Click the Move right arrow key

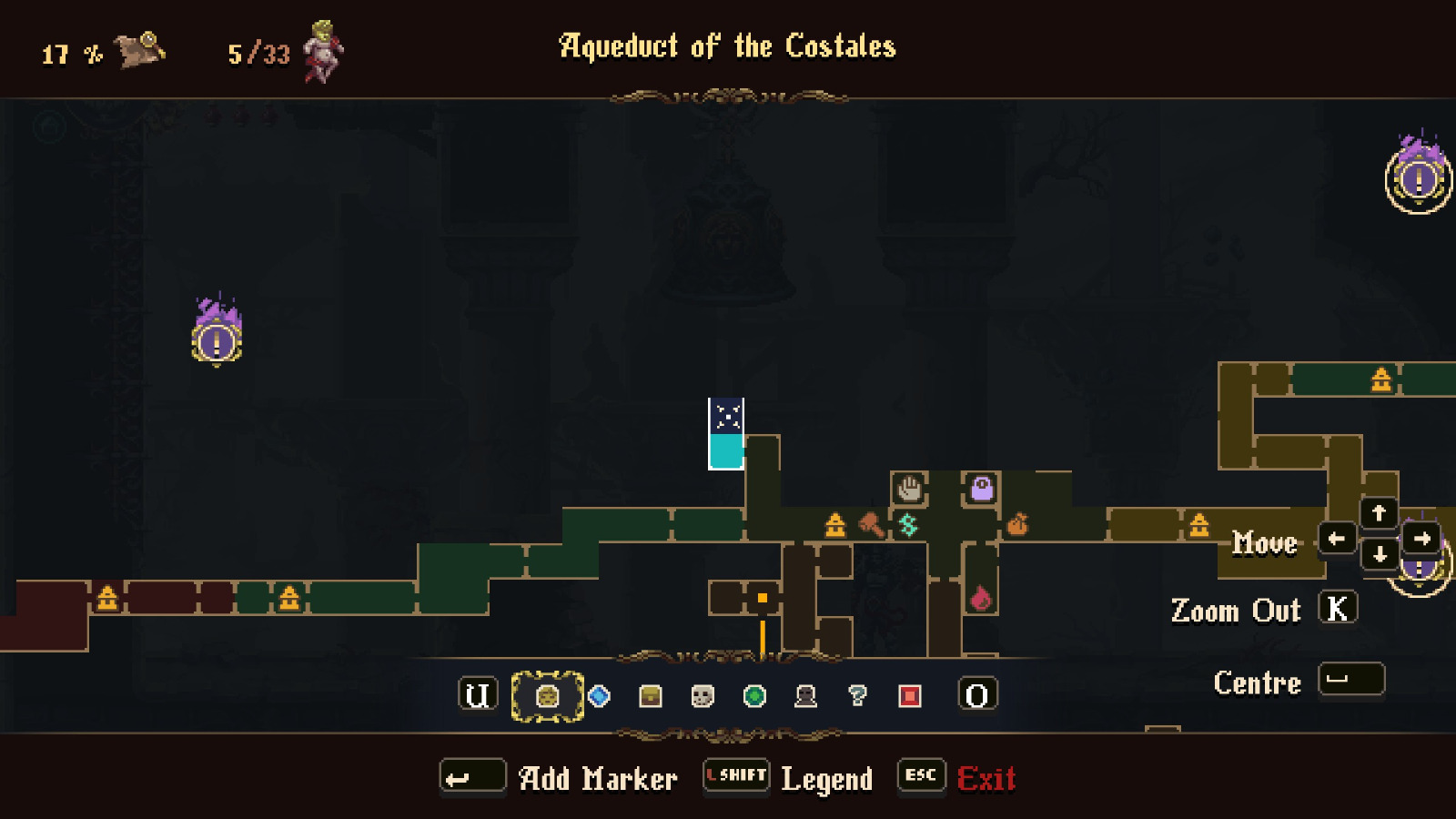coord(1421,539)
